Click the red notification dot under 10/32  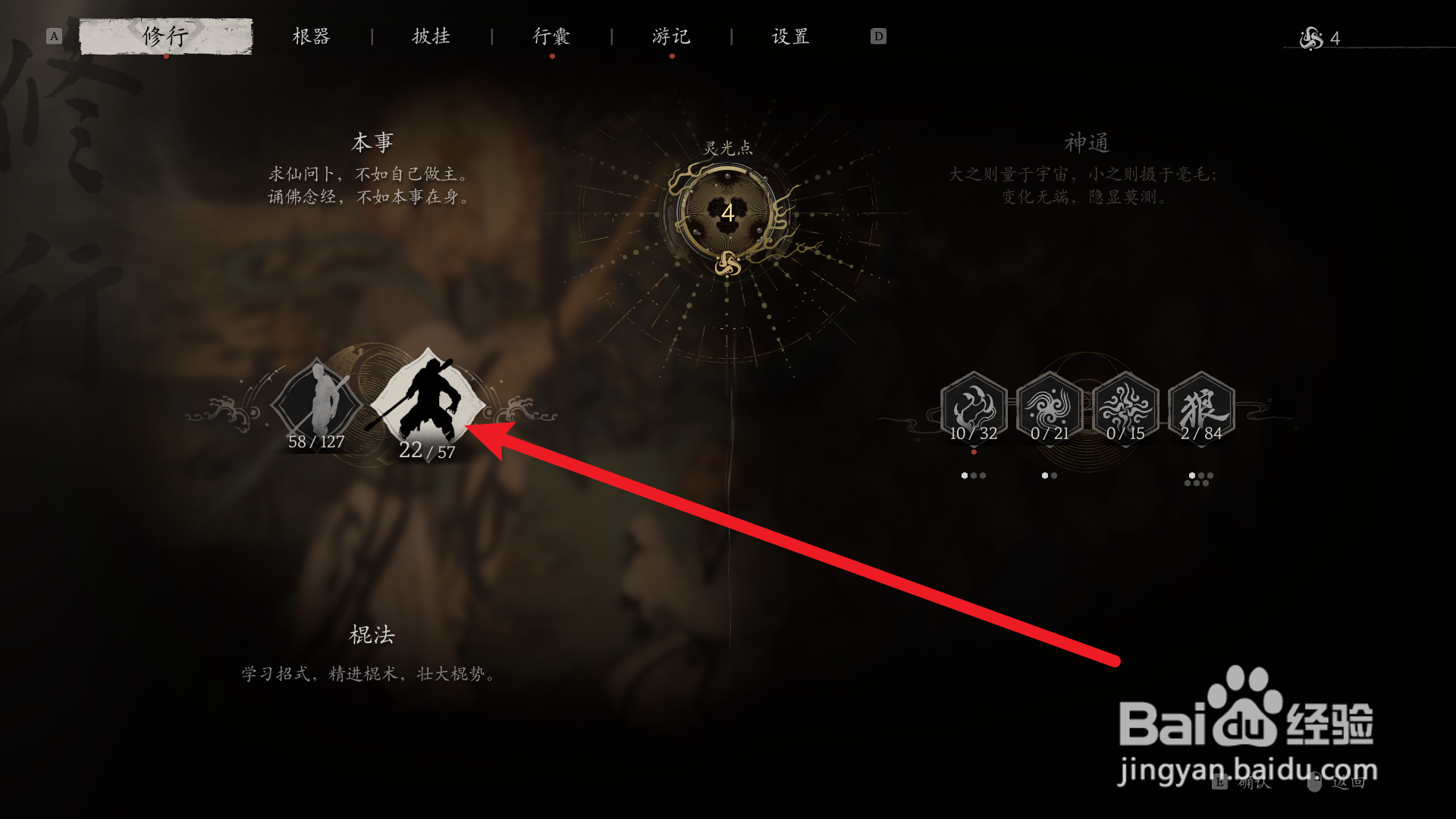(x=974, y=453)
